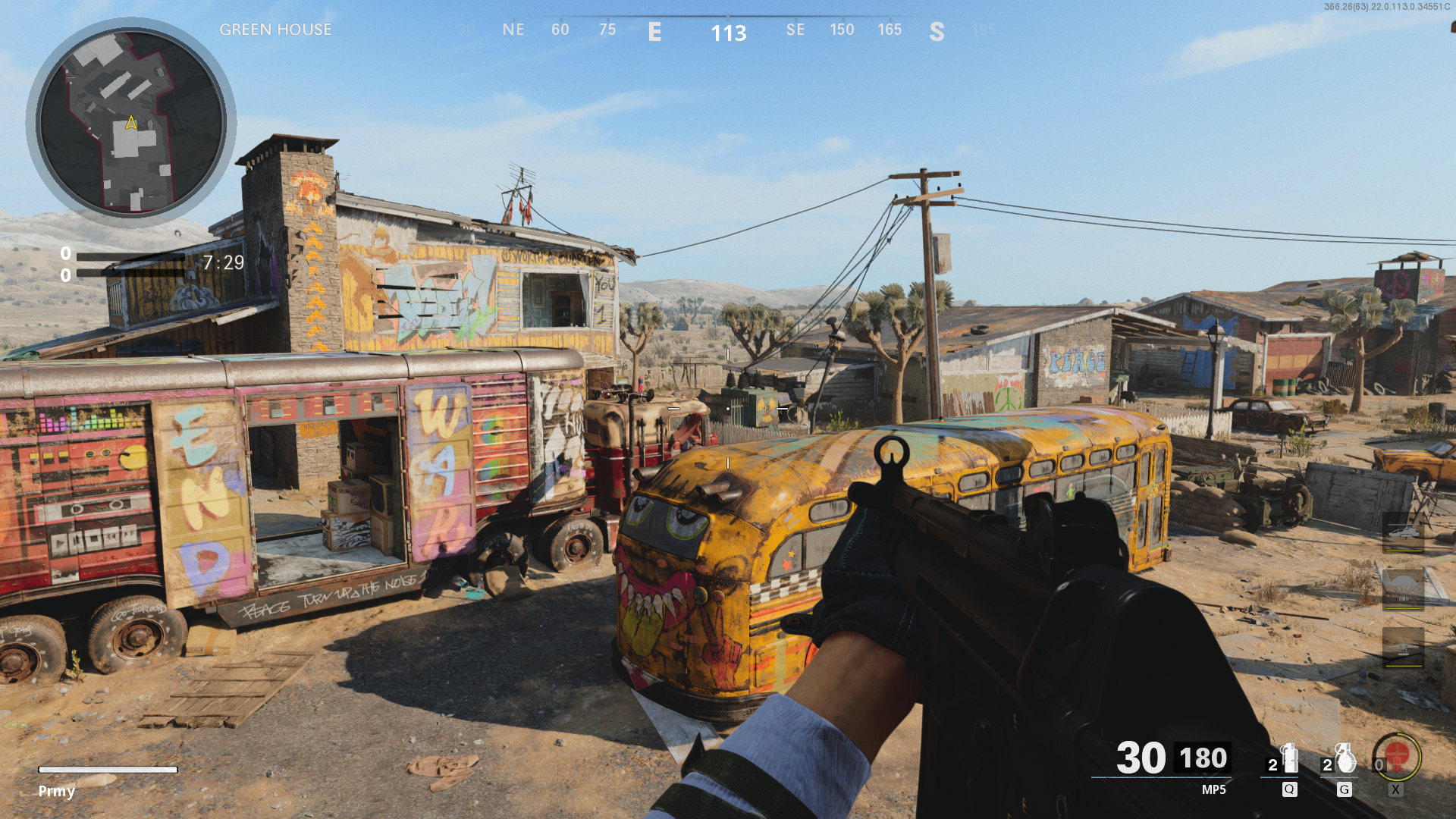Select the jet airstrike scorestreak icon
Screen dimensions: 1456x819
tap(1402, 647)
